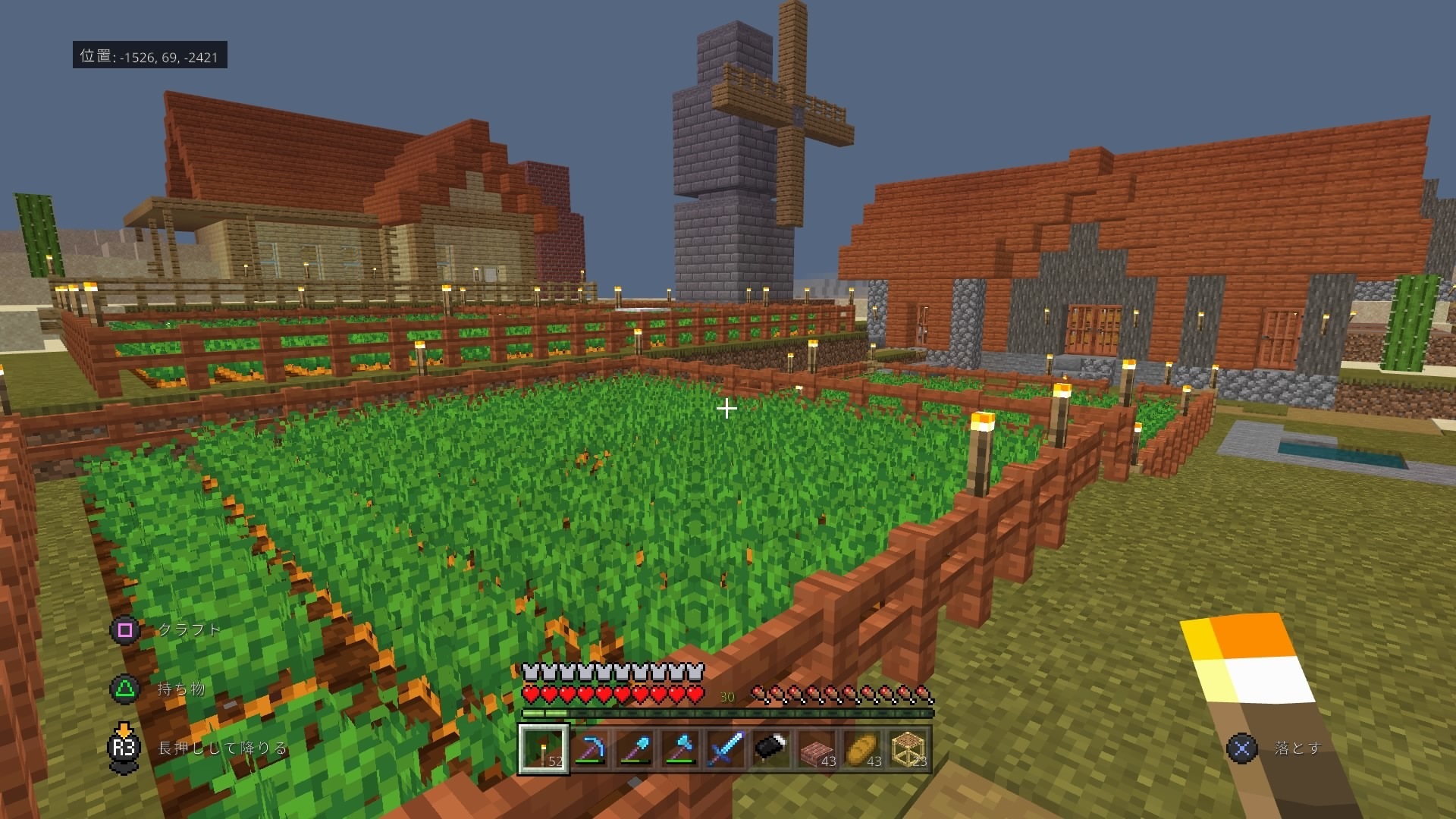Select the black banner hotbar slot
Screen dimensions: 1456x819
coord(771,748)
